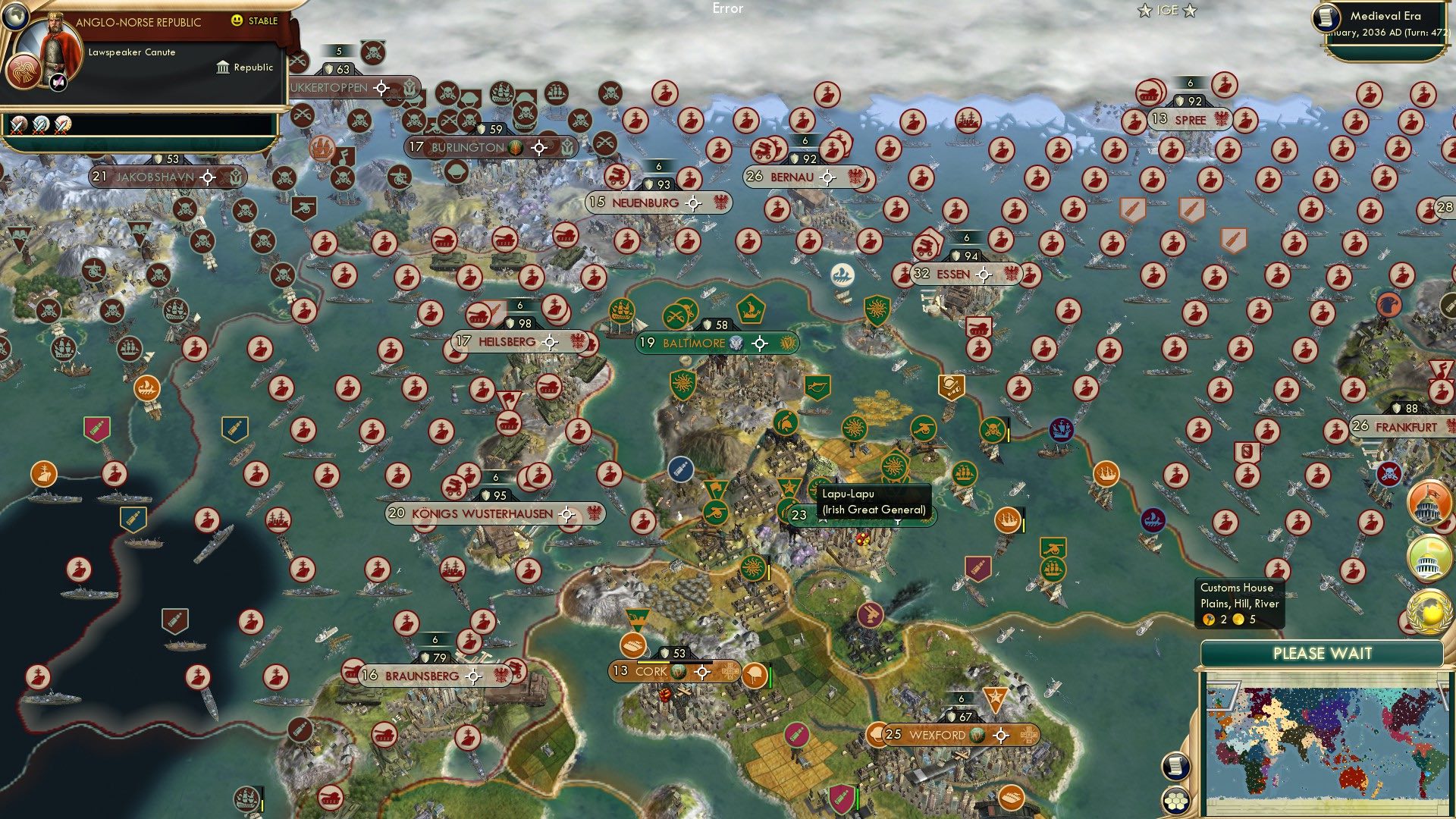Open the golden globe diplomacy overview icon

tap(1429, 609)
